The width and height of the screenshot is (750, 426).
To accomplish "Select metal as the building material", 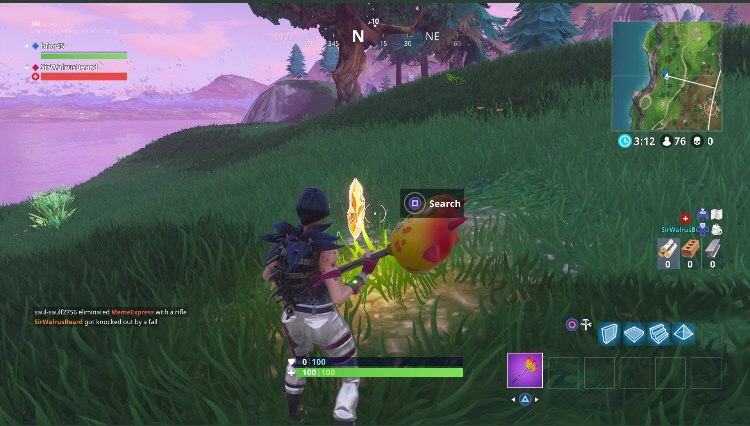I will tap(713, 249).
